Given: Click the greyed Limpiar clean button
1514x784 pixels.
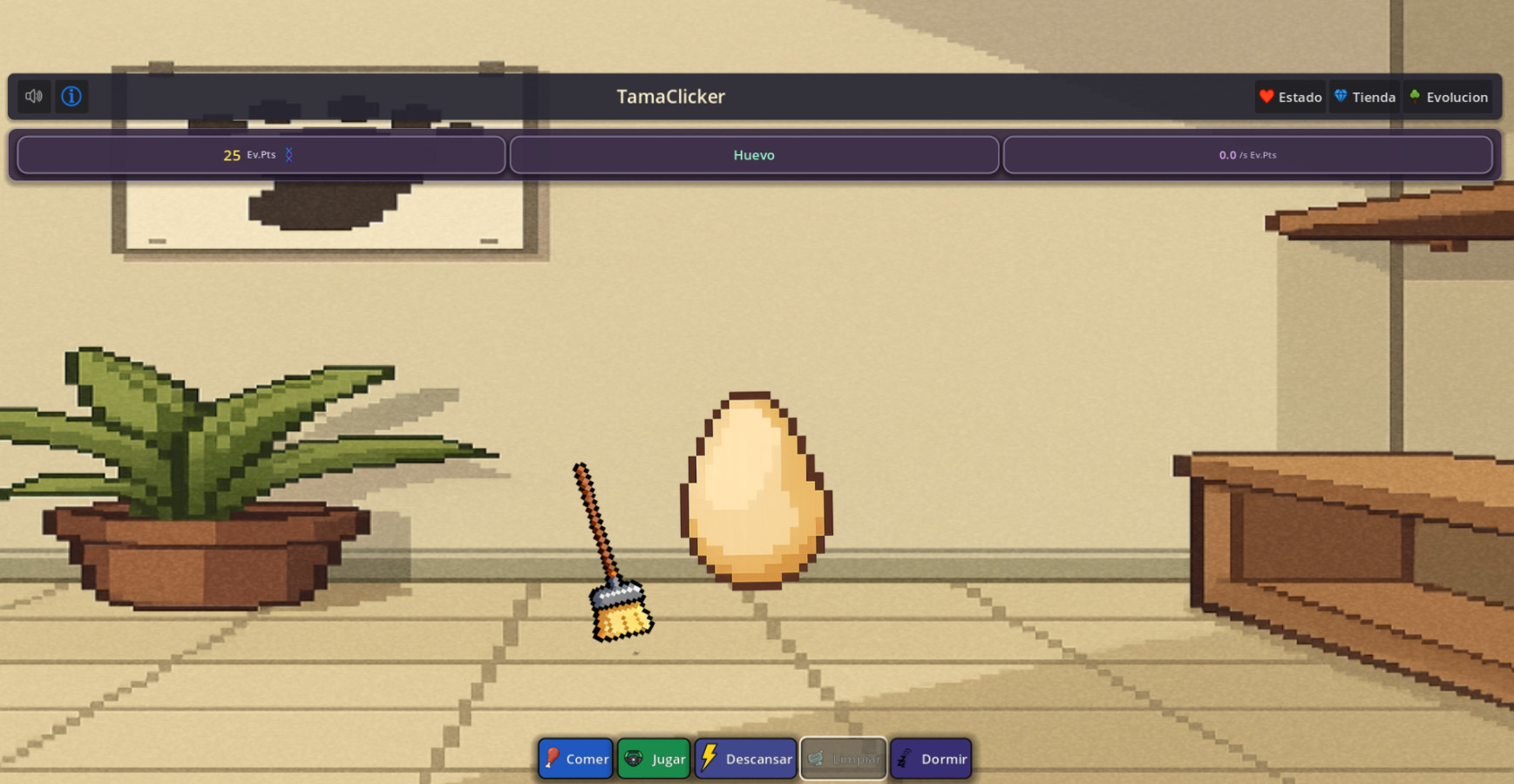Looking at the screenshot, I should (x=843, y=759).
